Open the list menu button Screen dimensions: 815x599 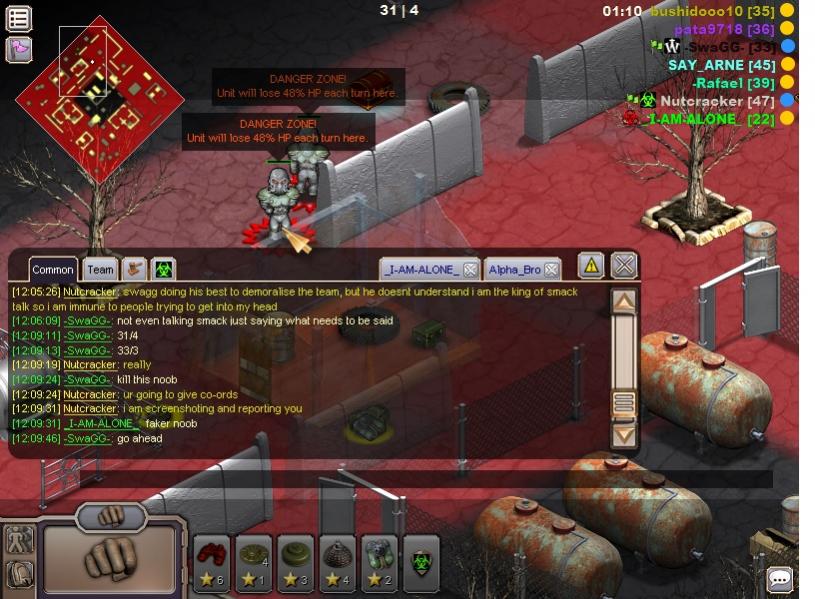19,18
